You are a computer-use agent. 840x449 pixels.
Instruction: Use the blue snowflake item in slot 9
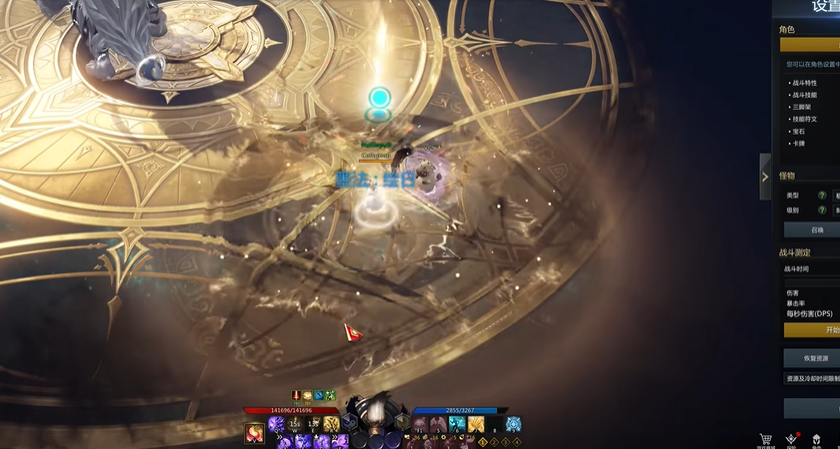coord(513,424)
